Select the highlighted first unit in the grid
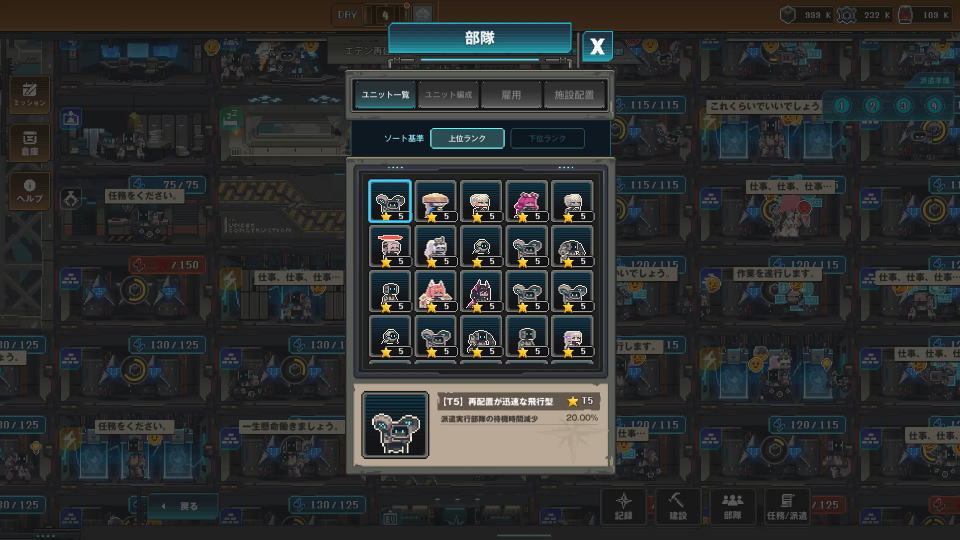960x540 pixels. 389,201
